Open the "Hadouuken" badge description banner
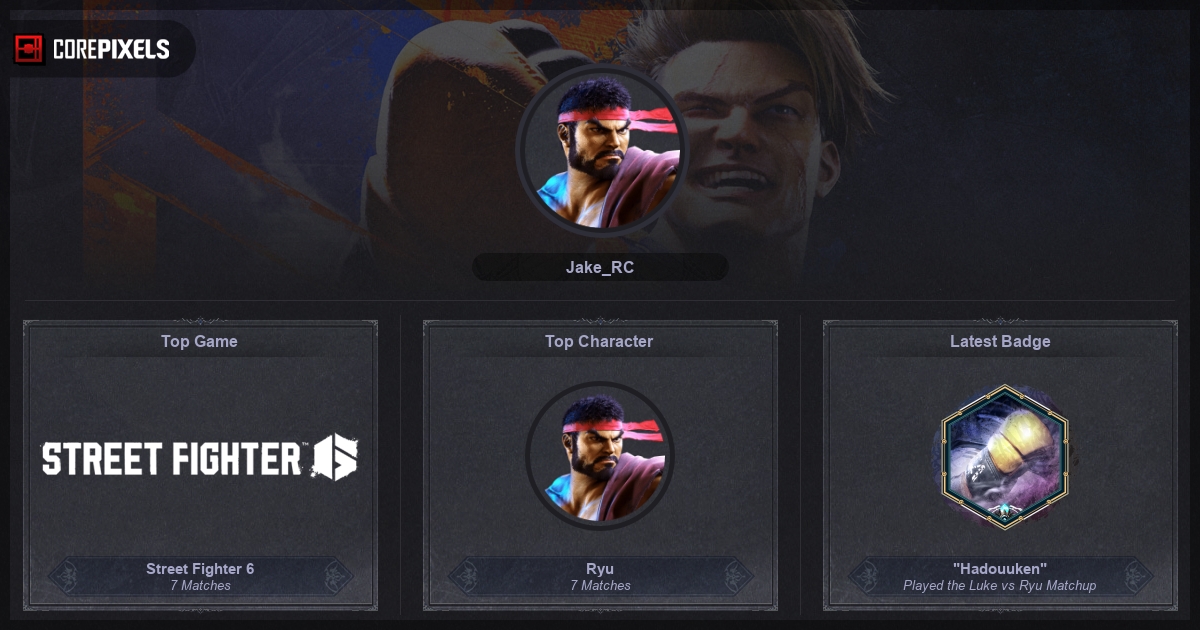The image size is (1200, 630). click(x=1000, y=576)
